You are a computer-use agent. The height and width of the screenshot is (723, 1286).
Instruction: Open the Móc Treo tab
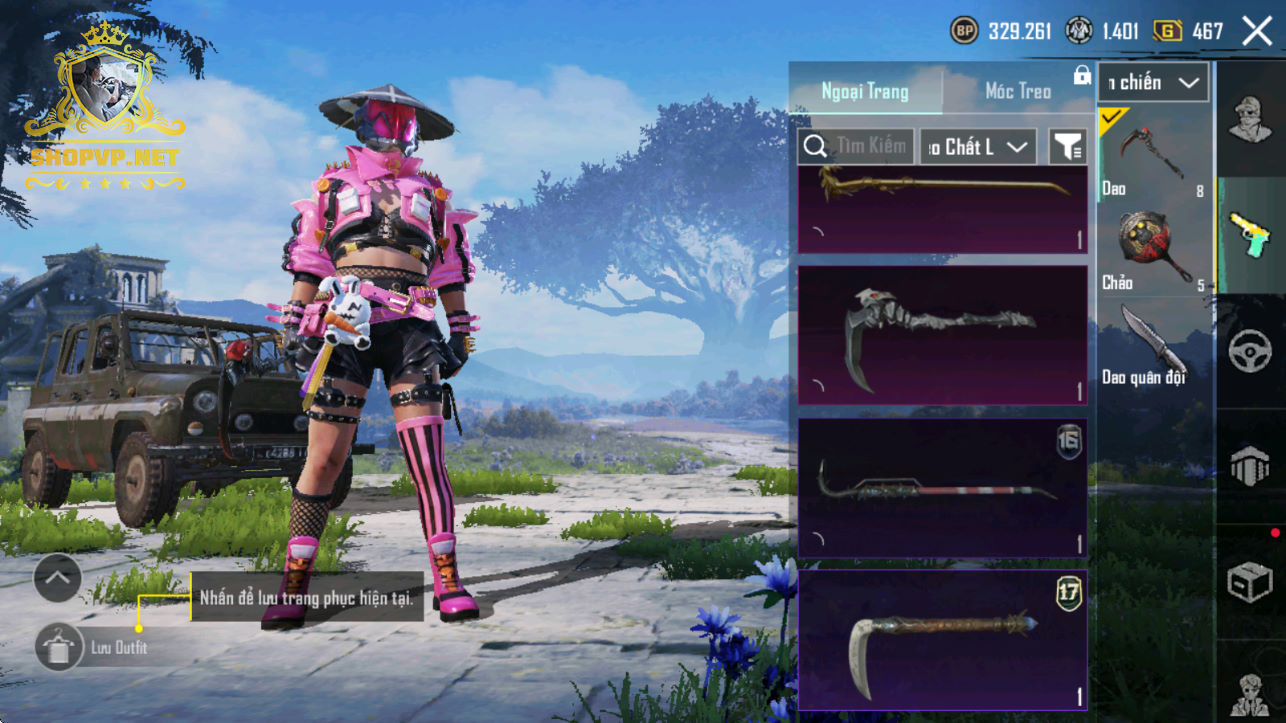point(1018,91)
